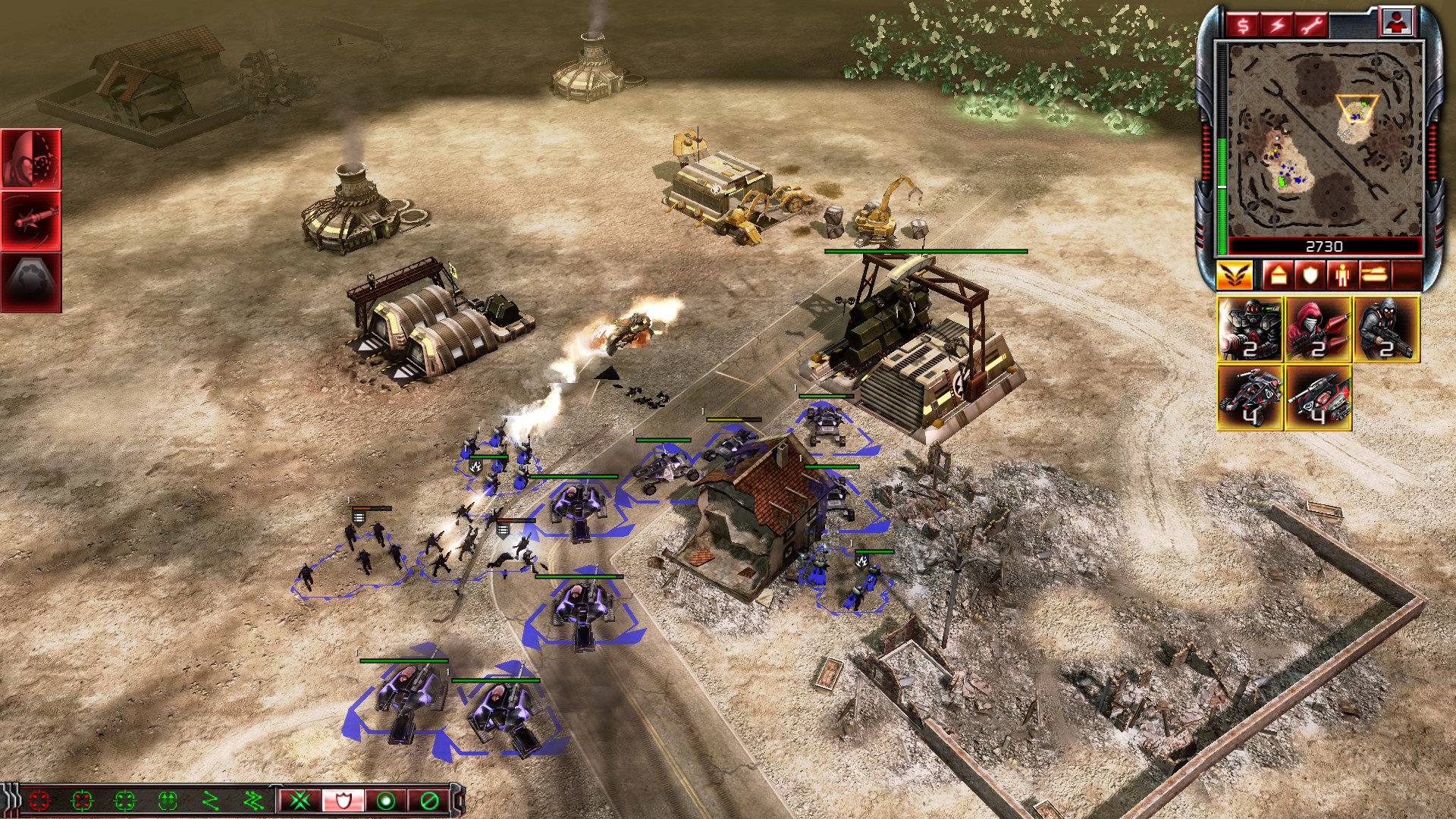Viewport: 1456px width, 819px height.
Task: Open the repair tool wrench icon
Action: point(1310,24)
